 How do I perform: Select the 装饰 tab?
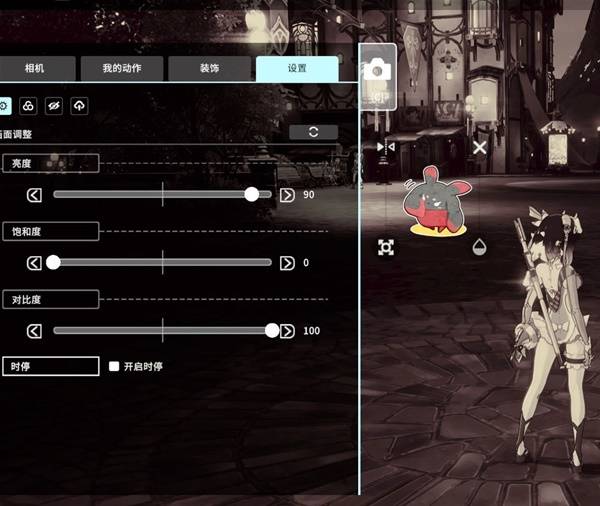pyautogui.click(x=208, y=69)
